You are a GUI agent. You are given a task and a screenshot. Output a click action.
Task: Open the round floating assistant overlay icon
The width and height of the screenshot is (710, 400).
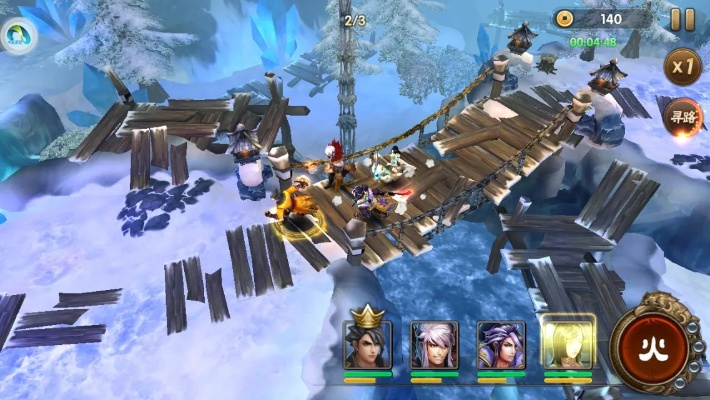16,37
